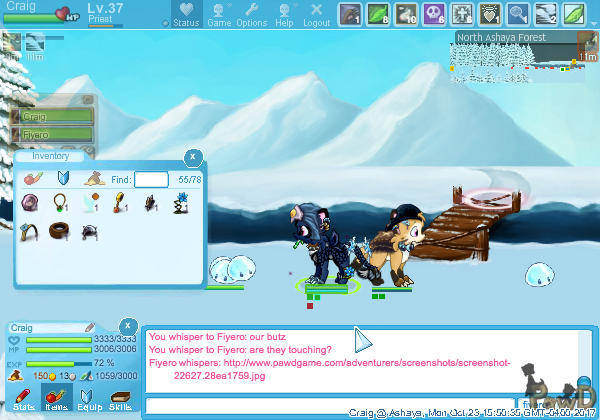Open the Equip tab
The width and height of the screenshot is (600, 420).
(89, 400)
